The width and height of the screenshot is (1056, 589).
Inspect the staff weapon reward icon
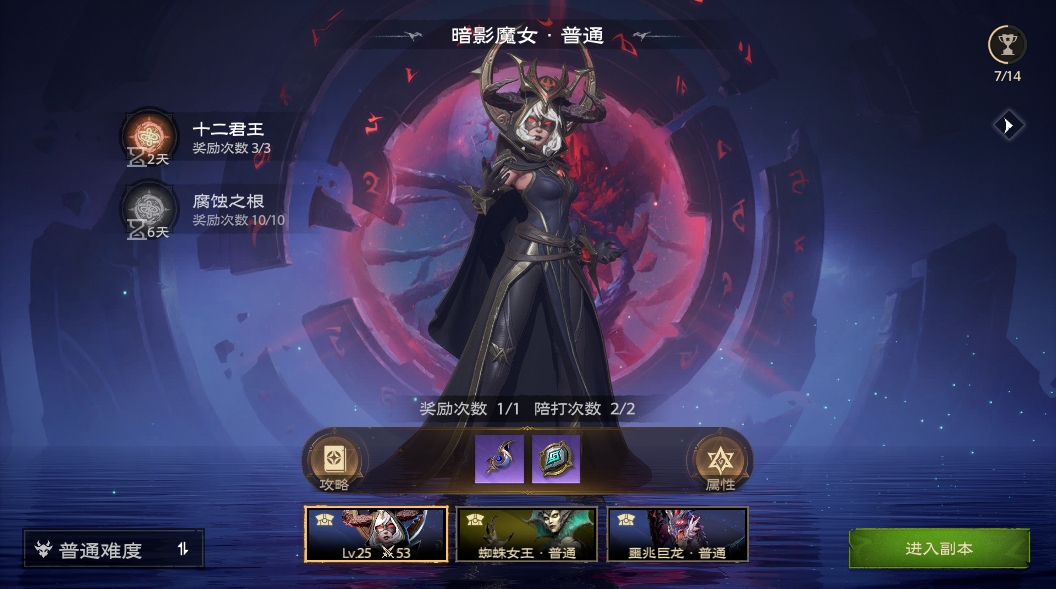click(x=499, y=459)
